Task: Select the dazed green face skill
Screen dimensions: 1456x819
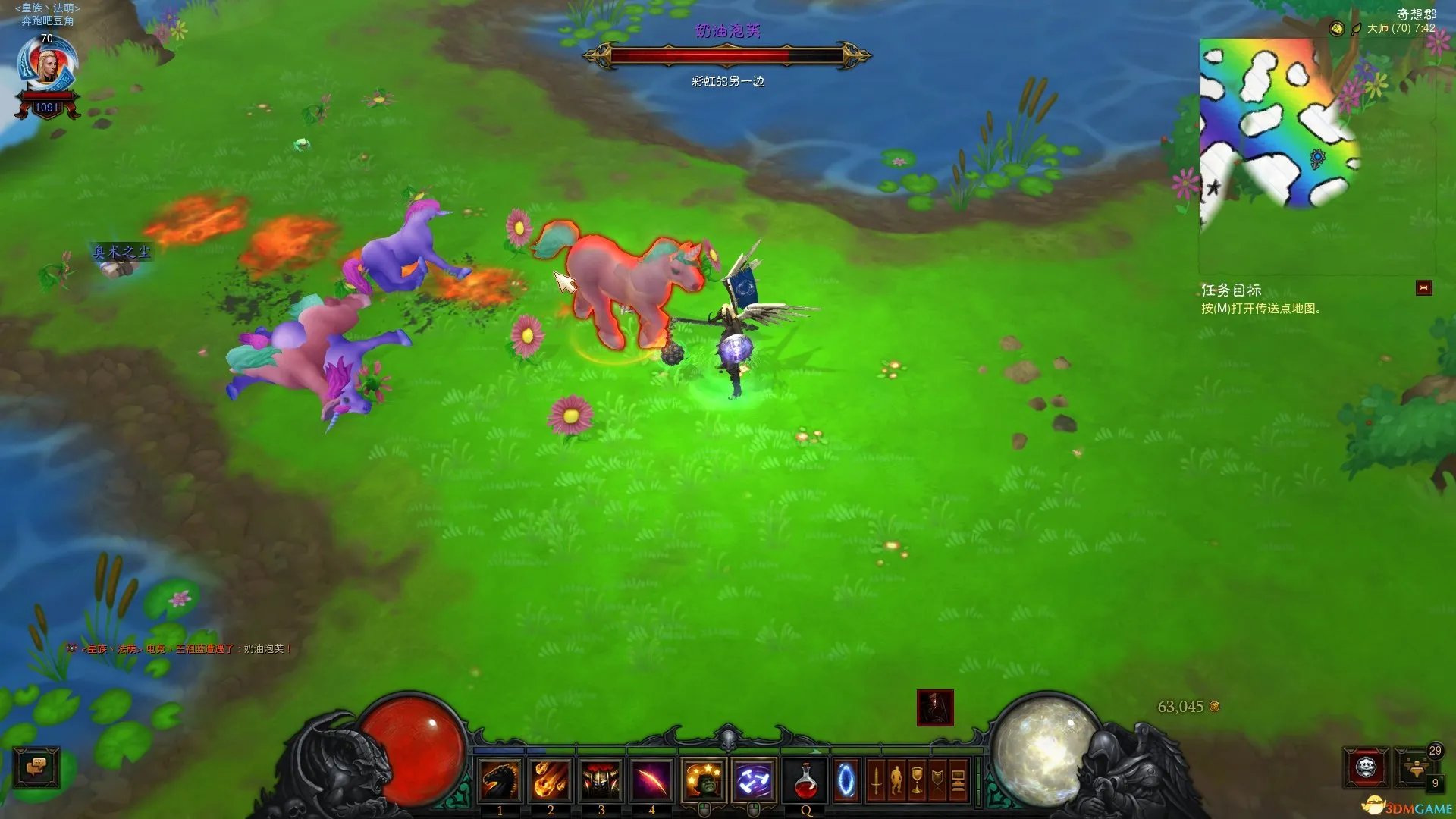Action: pyautogui.click(x=703, y=780)
